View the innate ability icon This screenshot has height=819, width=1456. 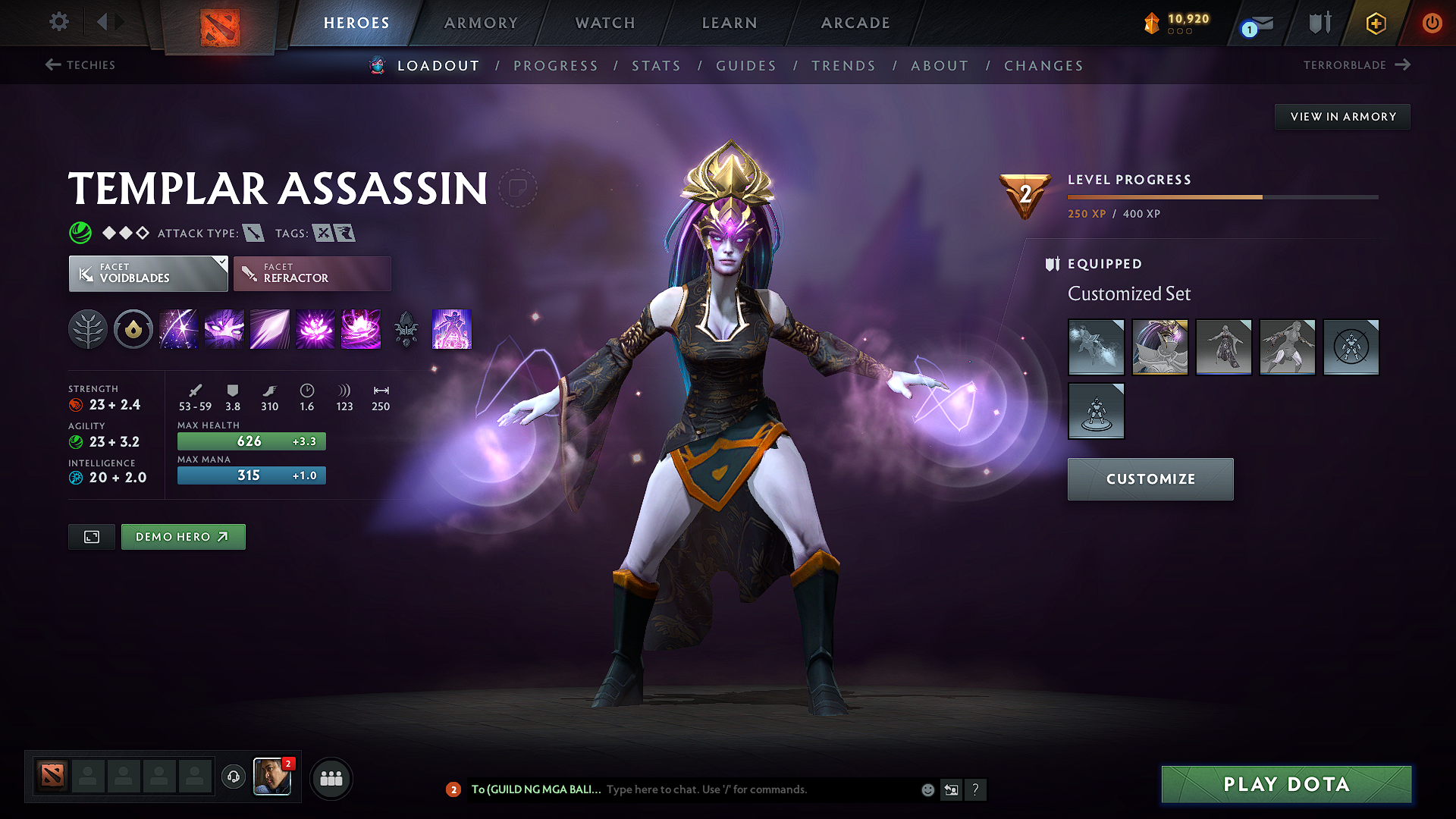click(x=133, y=329)
